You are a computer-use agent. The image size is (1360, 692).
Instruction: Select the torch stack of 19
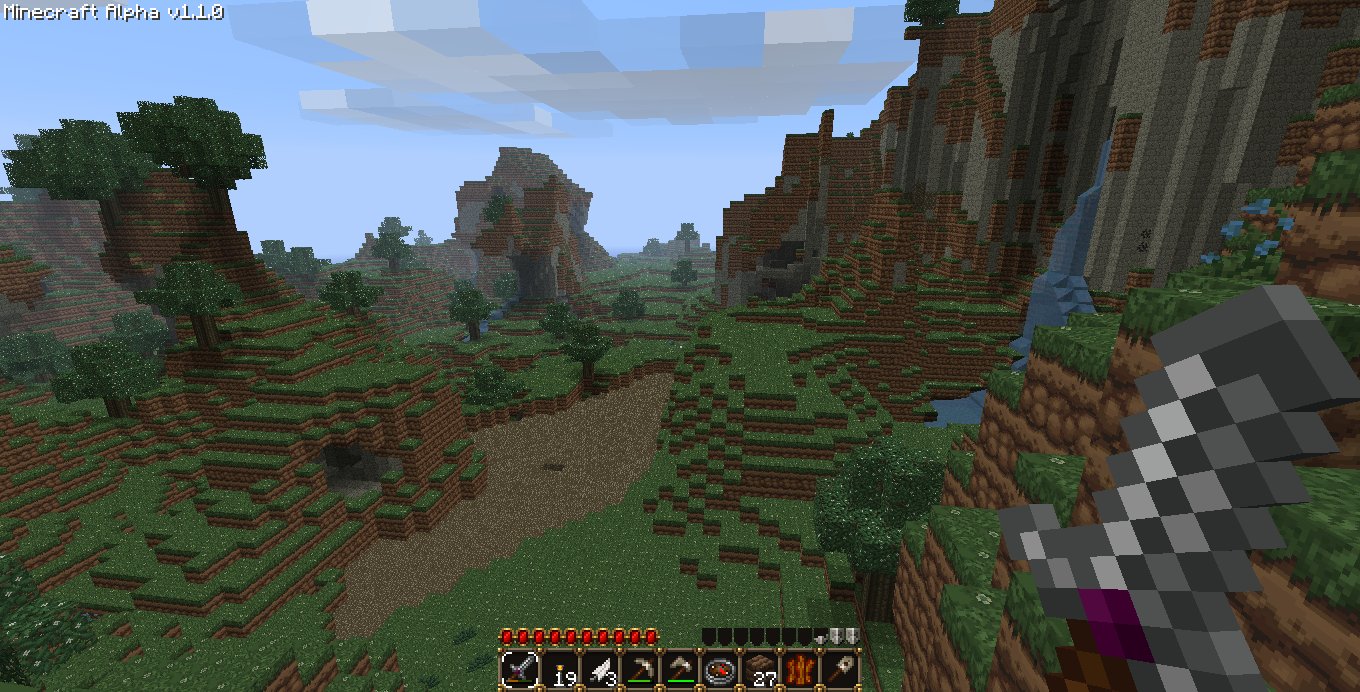[x=558, y=669]
